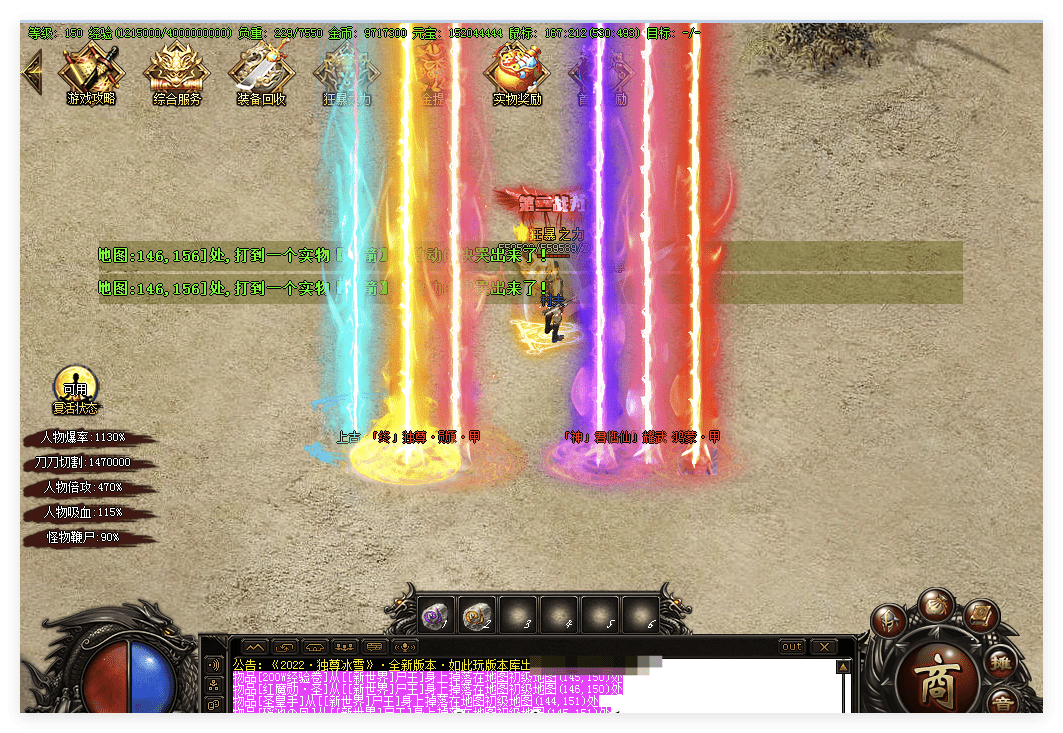Click the 摊 stall button
Screen dimensions: 1063x733
coord(1000,662)
